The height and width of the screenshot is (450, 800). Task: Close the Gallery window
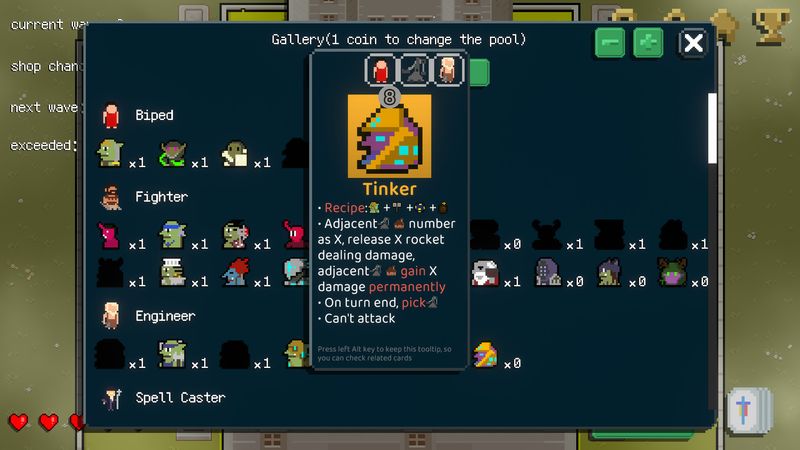click(693, 43)
